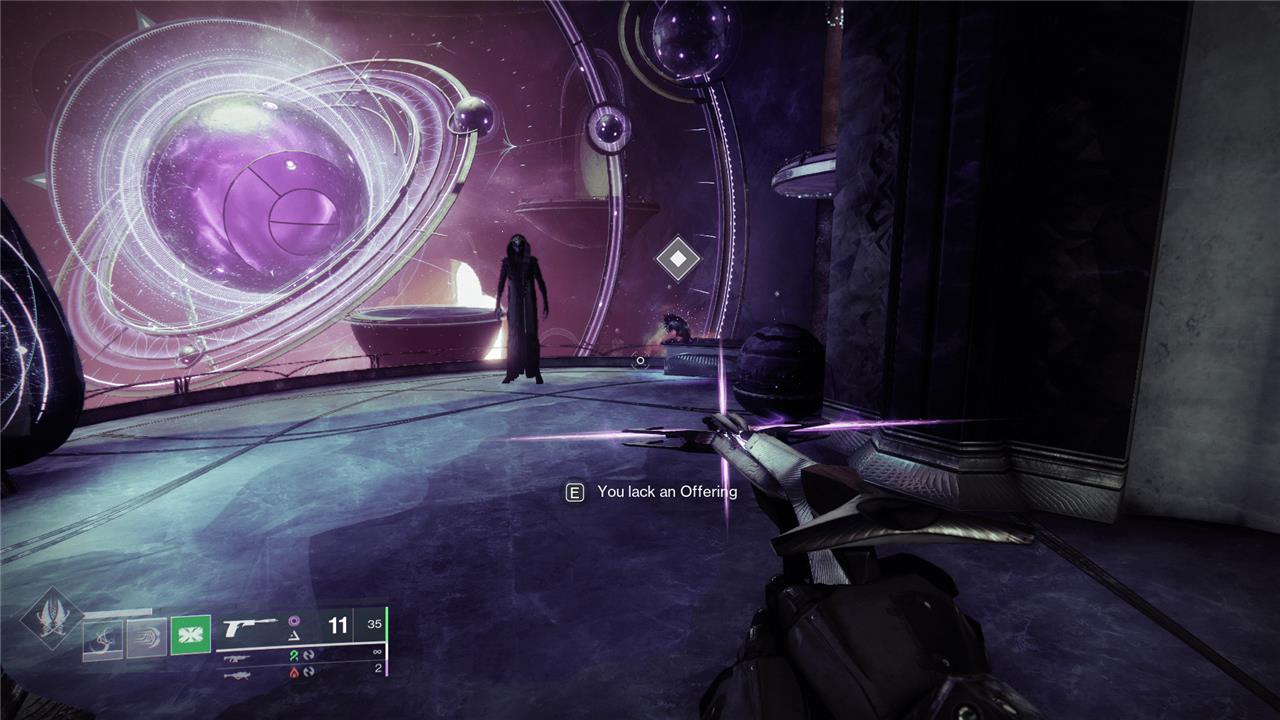Click the white diamond objective waypoint marker
This screenshot has height=720, width=1280.
(677, 259)
